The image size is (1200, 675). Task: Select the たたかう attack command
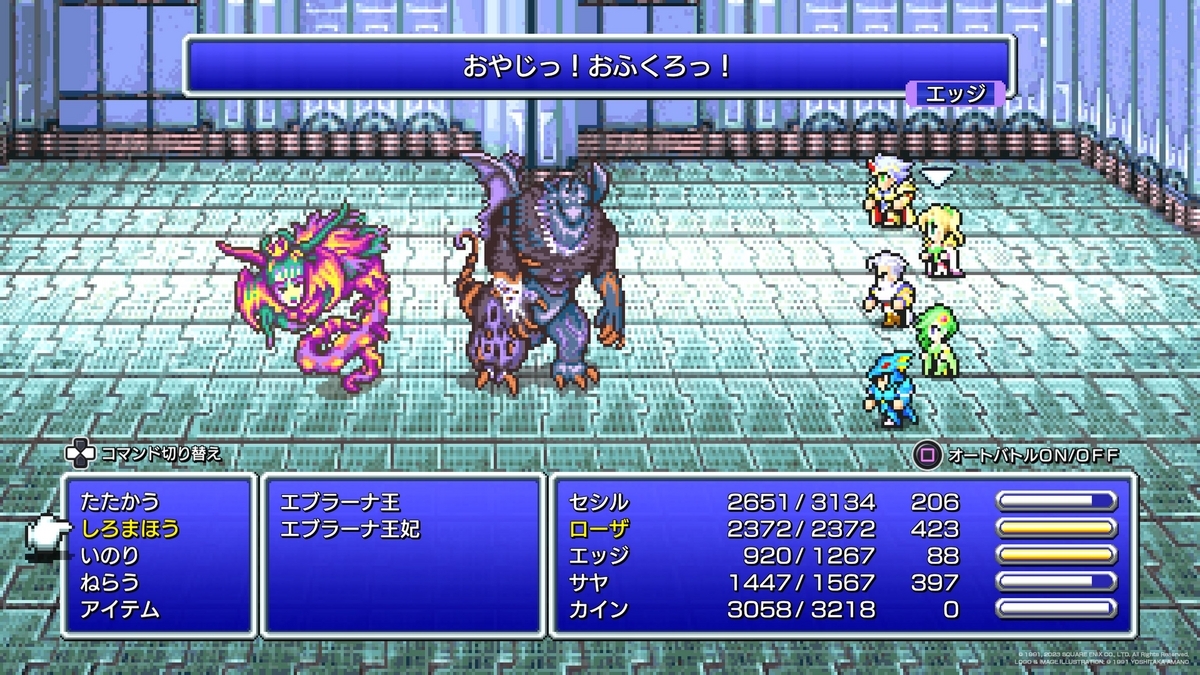point(120,502)
